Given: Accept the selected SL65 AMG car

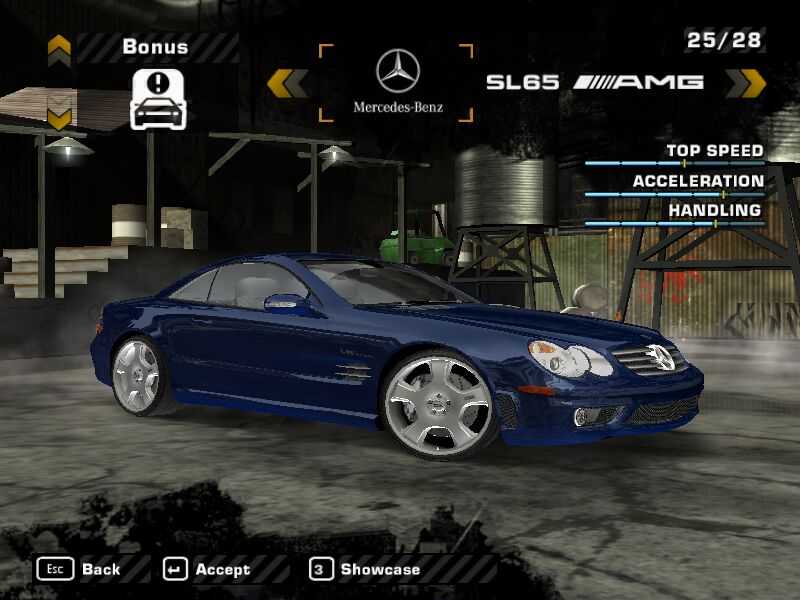Looking at the screenshot, I should (x=207, y=569).
